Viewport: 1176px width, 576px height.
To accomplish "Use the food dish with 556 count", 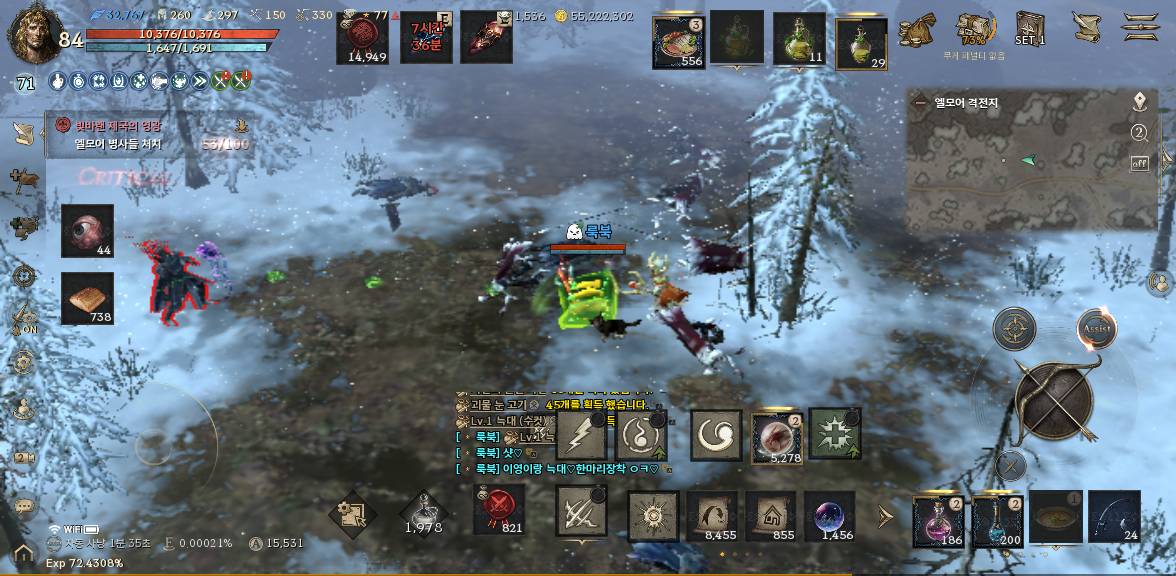I will pos(679,42).
